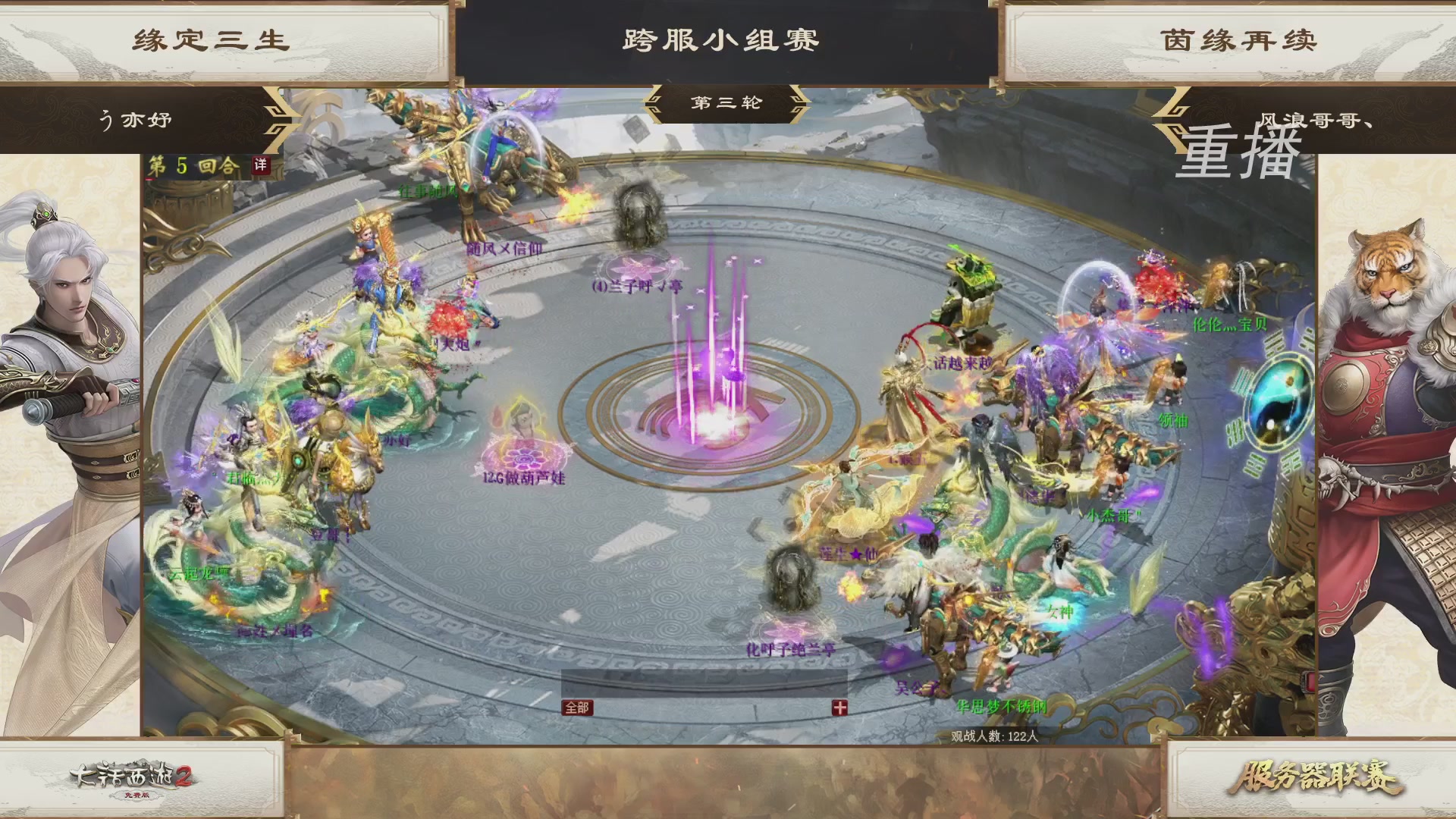Open the 全部 chat channel selector
1456x819 pixels.
point(578,707)
